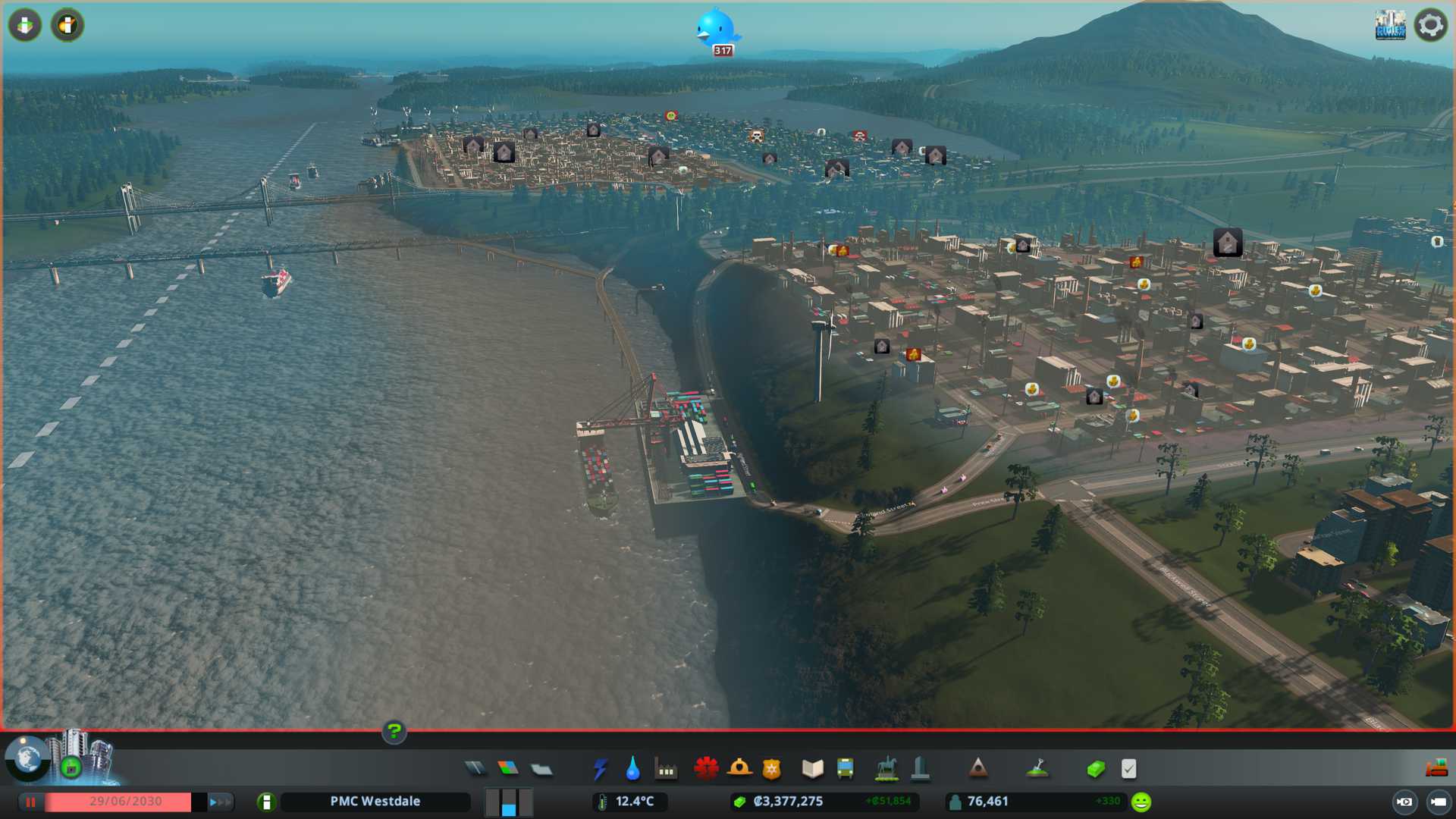
Task: Select the Electricity lightning bolt menu
Action: click(x=600, y=769)
